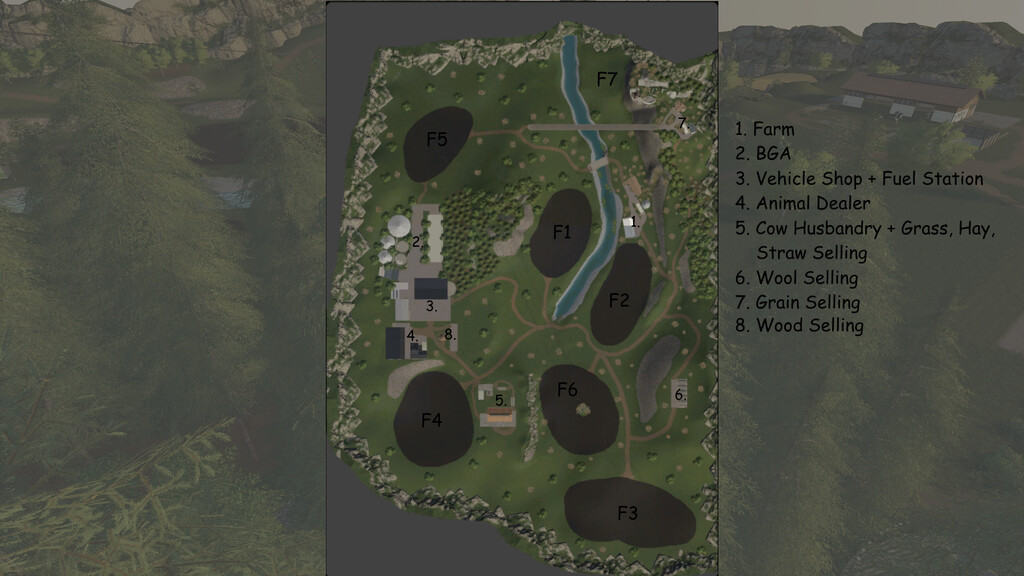This screenshot has width=1024, height=576.
Task: Click map marker 2 beside the BGA tanks
Action: tap(418, 241)
